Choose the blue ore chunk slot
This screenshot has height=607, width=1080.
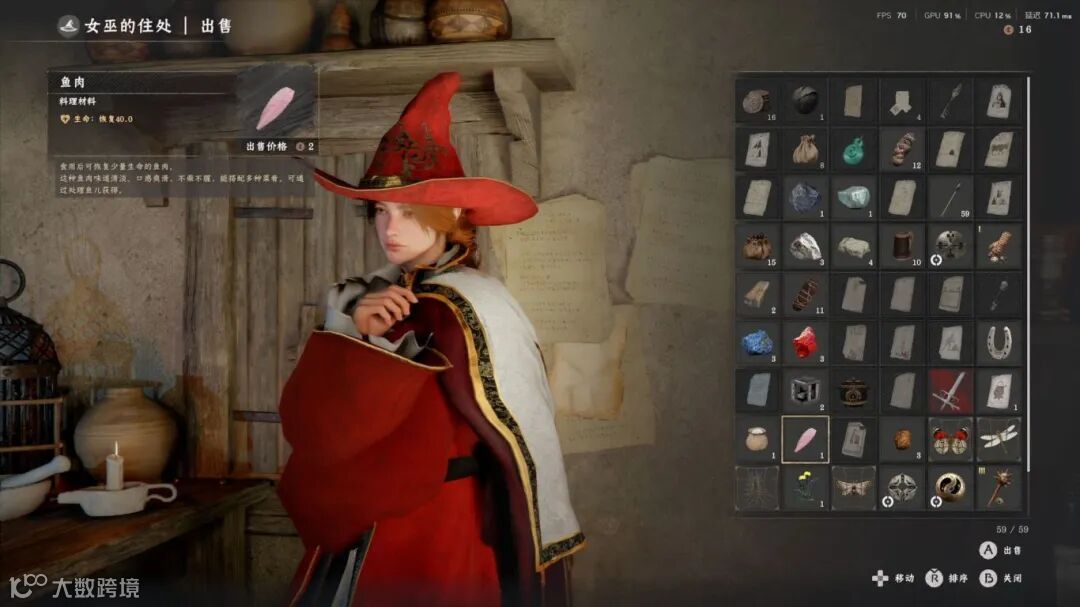coord(757,342)
